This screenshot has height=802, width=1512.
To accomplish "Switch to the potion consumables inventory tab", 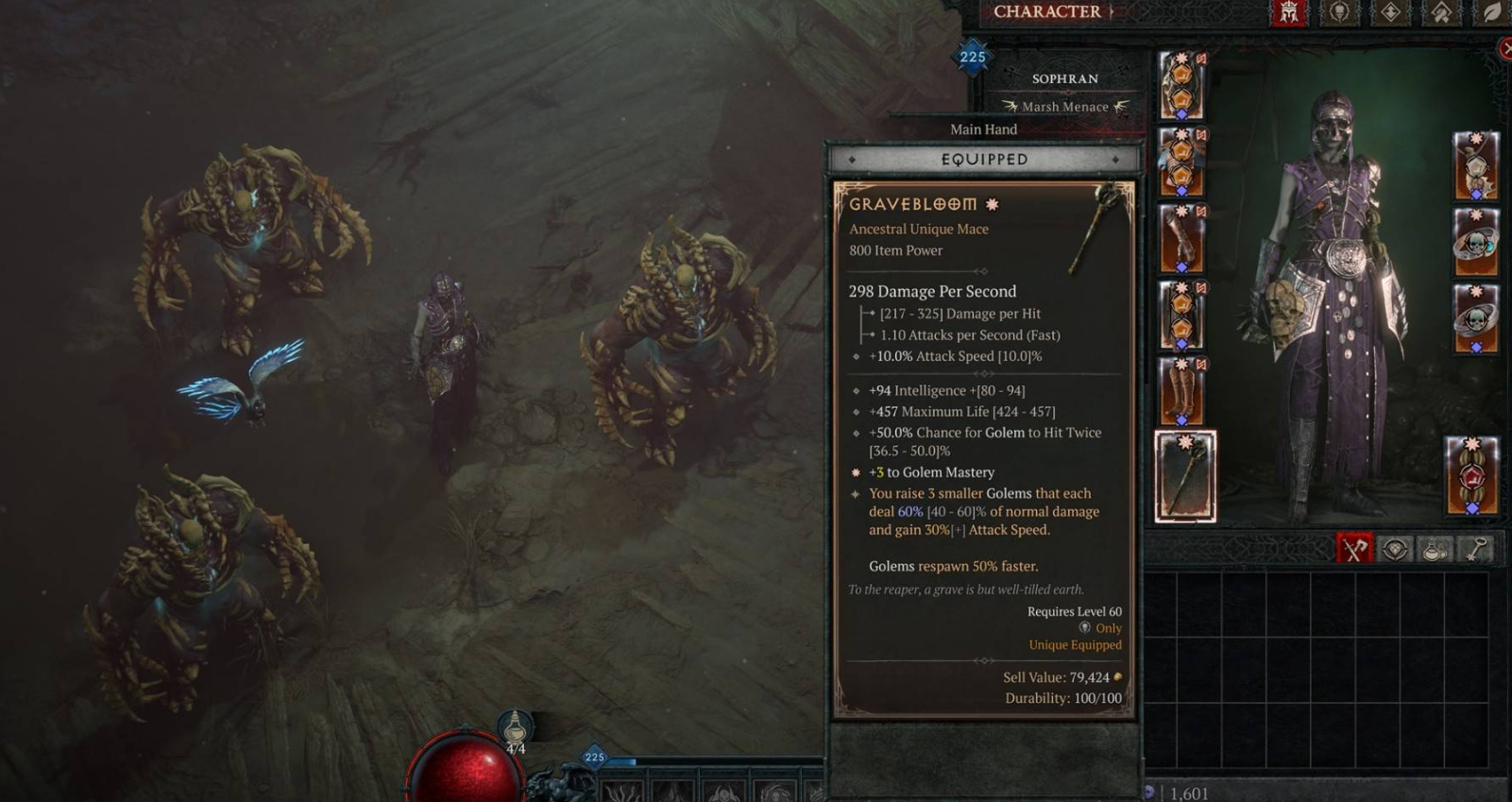I will click(x=1435, y=549).
